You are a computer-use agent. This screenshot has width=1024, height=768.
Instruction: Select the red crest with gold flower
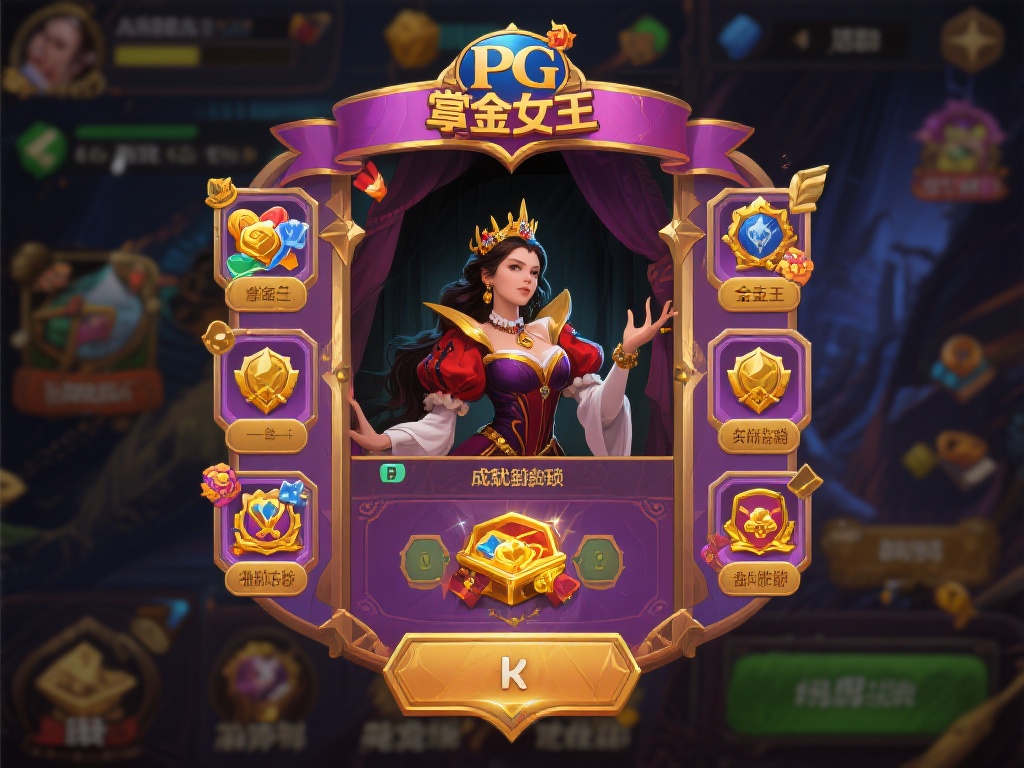(758, 520)
